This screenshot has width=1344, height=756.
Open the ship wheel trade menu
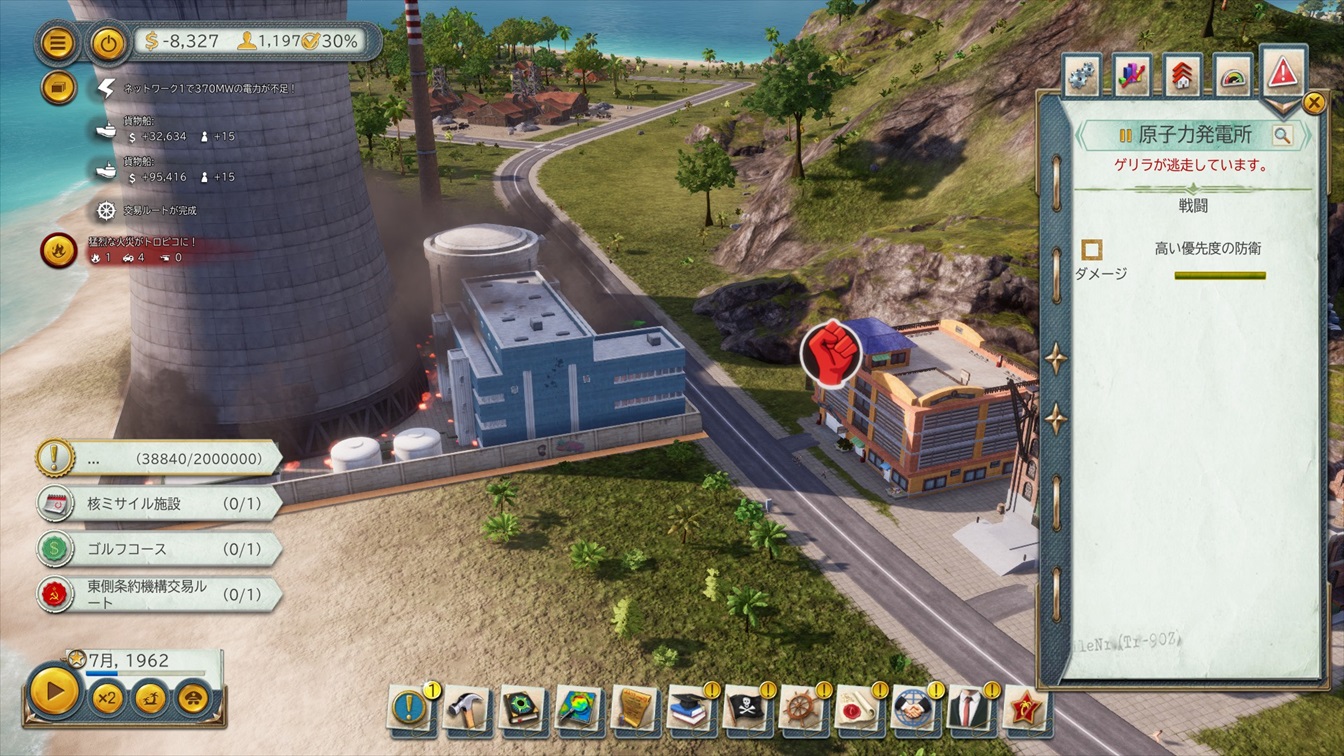click(x=801, y=707)
